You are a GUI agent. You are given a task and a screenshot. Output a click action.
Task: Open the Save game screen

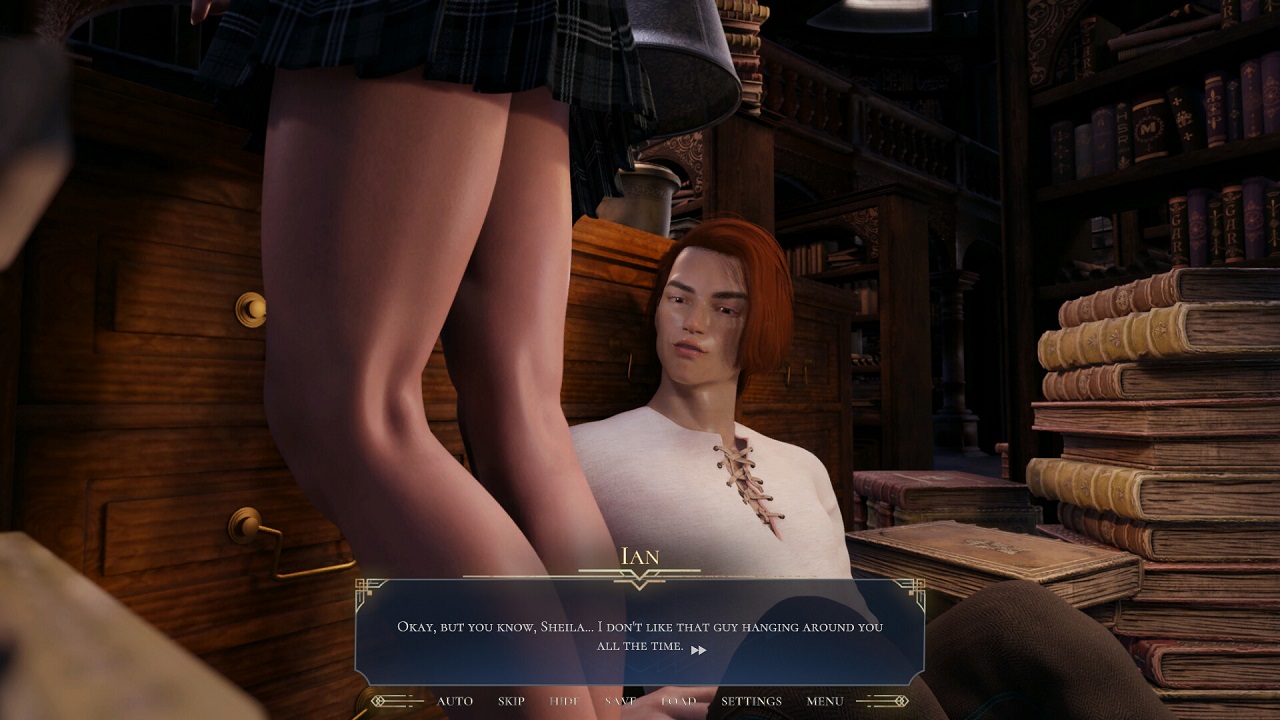pos(620,701)
